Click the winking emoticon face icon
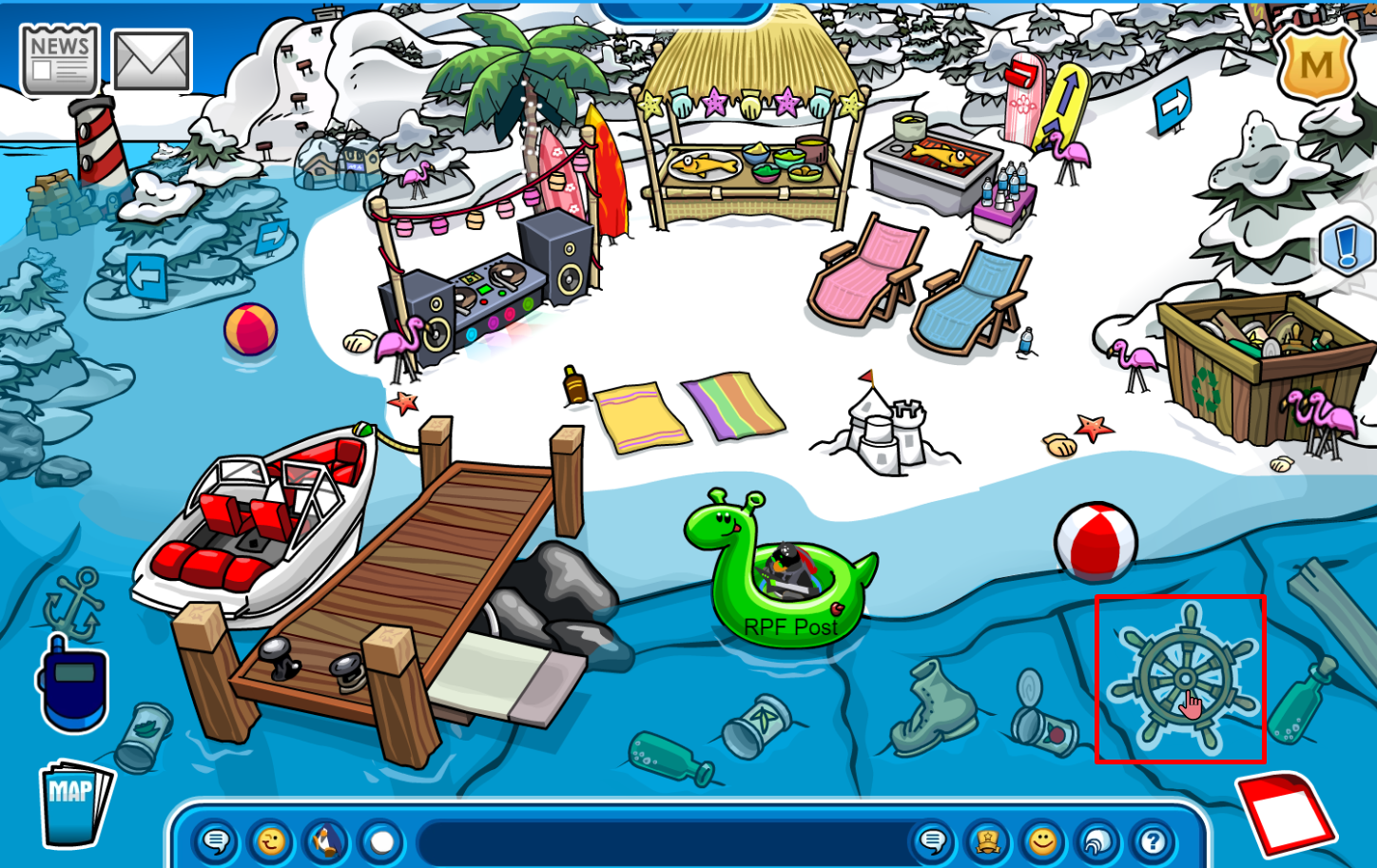 273,840
